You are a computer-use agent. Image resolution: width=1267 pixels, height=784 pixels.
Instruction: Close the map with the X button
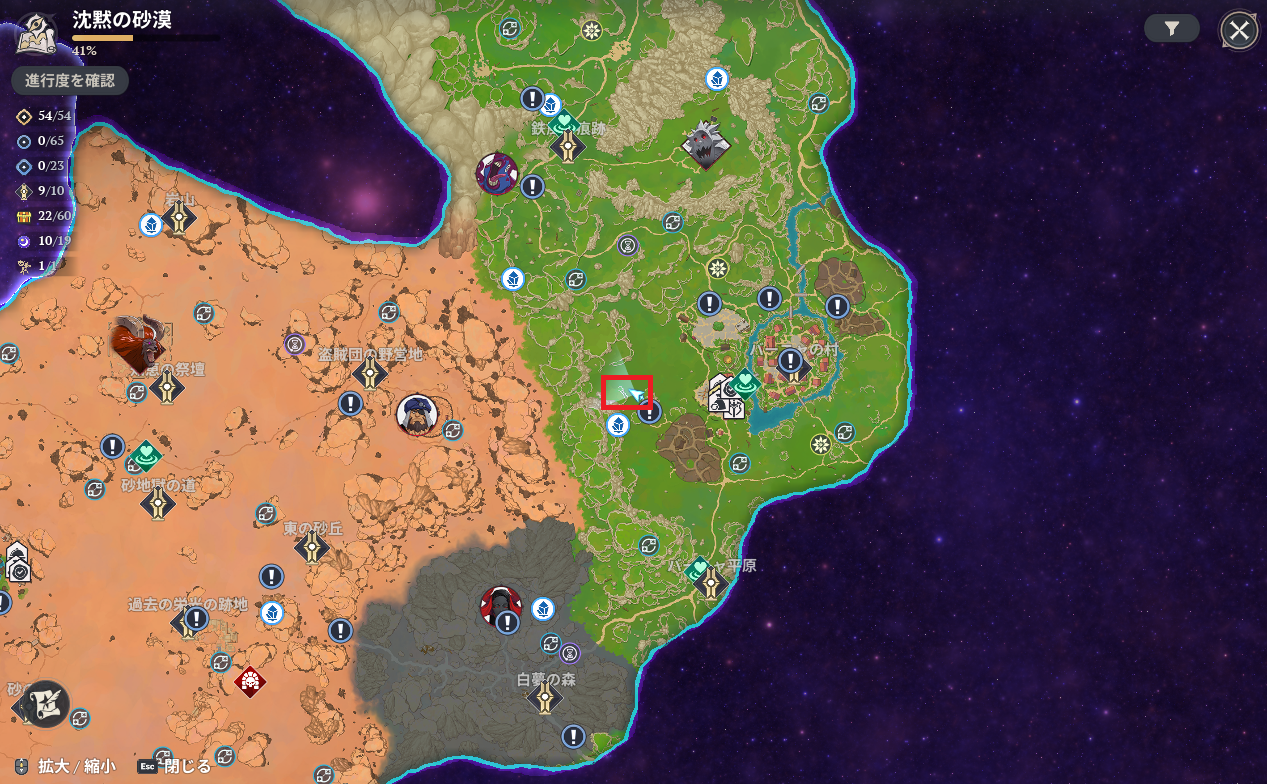point(1239,31)
